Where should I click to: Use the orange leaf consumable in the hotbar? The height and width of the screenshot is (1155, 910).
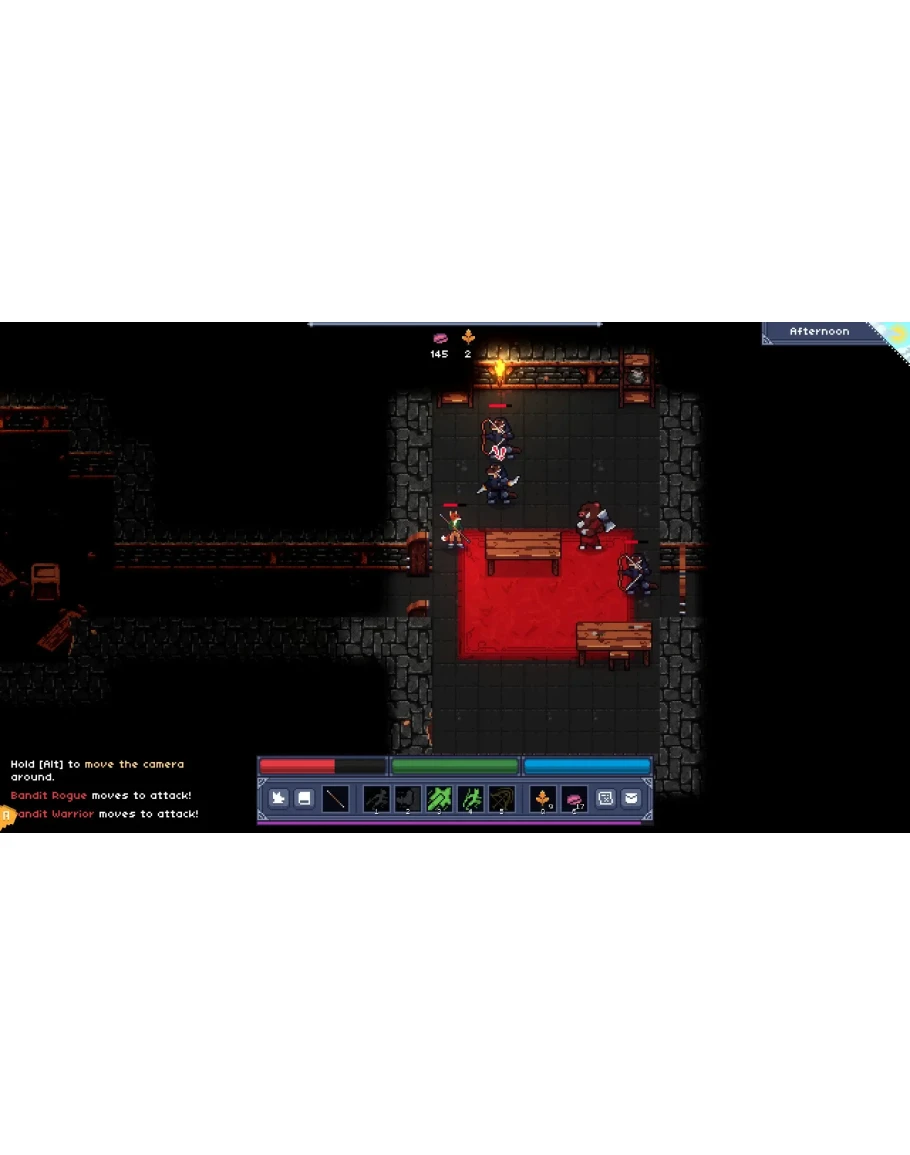[x=543, y=798]
